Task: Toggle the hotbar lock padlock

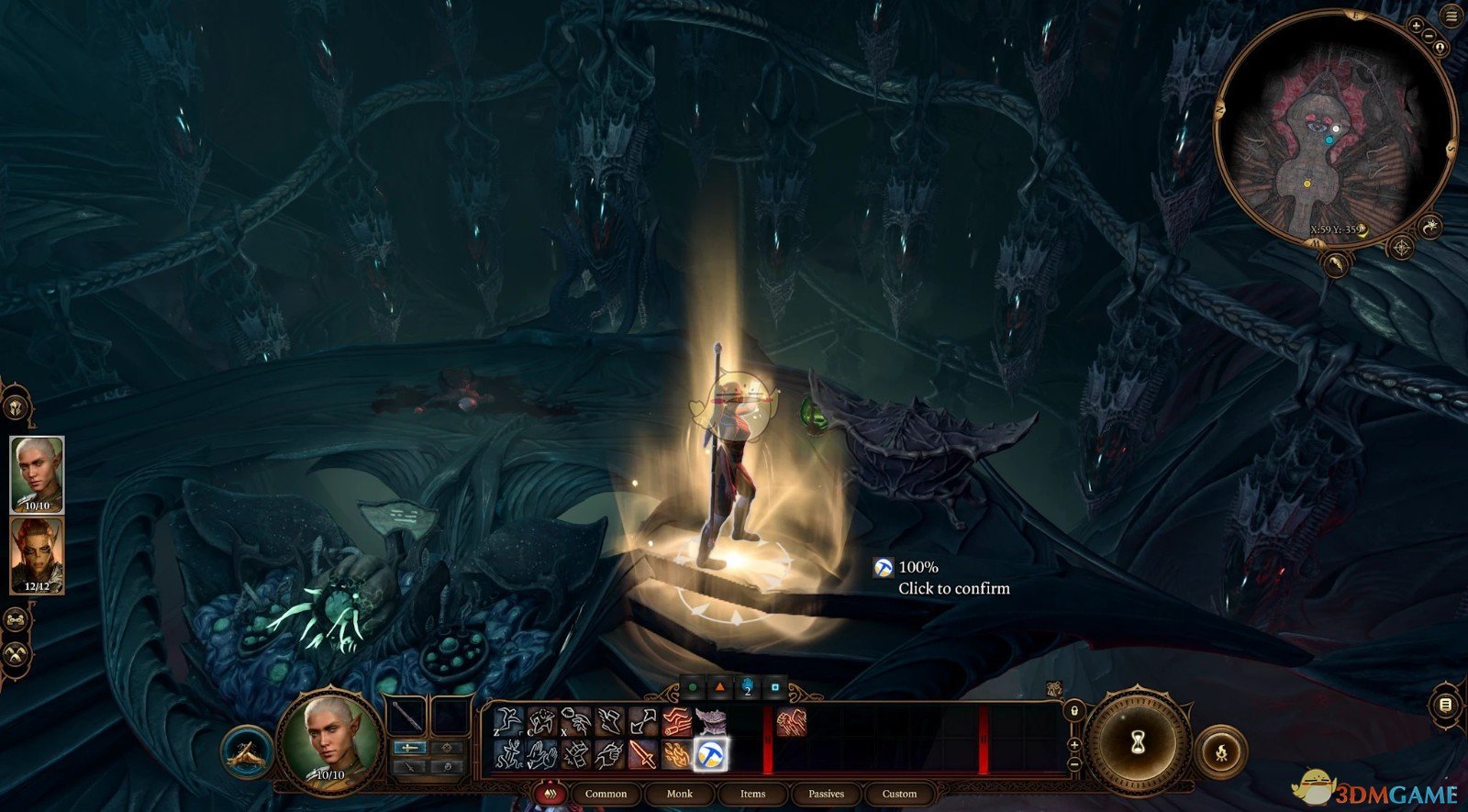Action: [x=1074, y=711]
